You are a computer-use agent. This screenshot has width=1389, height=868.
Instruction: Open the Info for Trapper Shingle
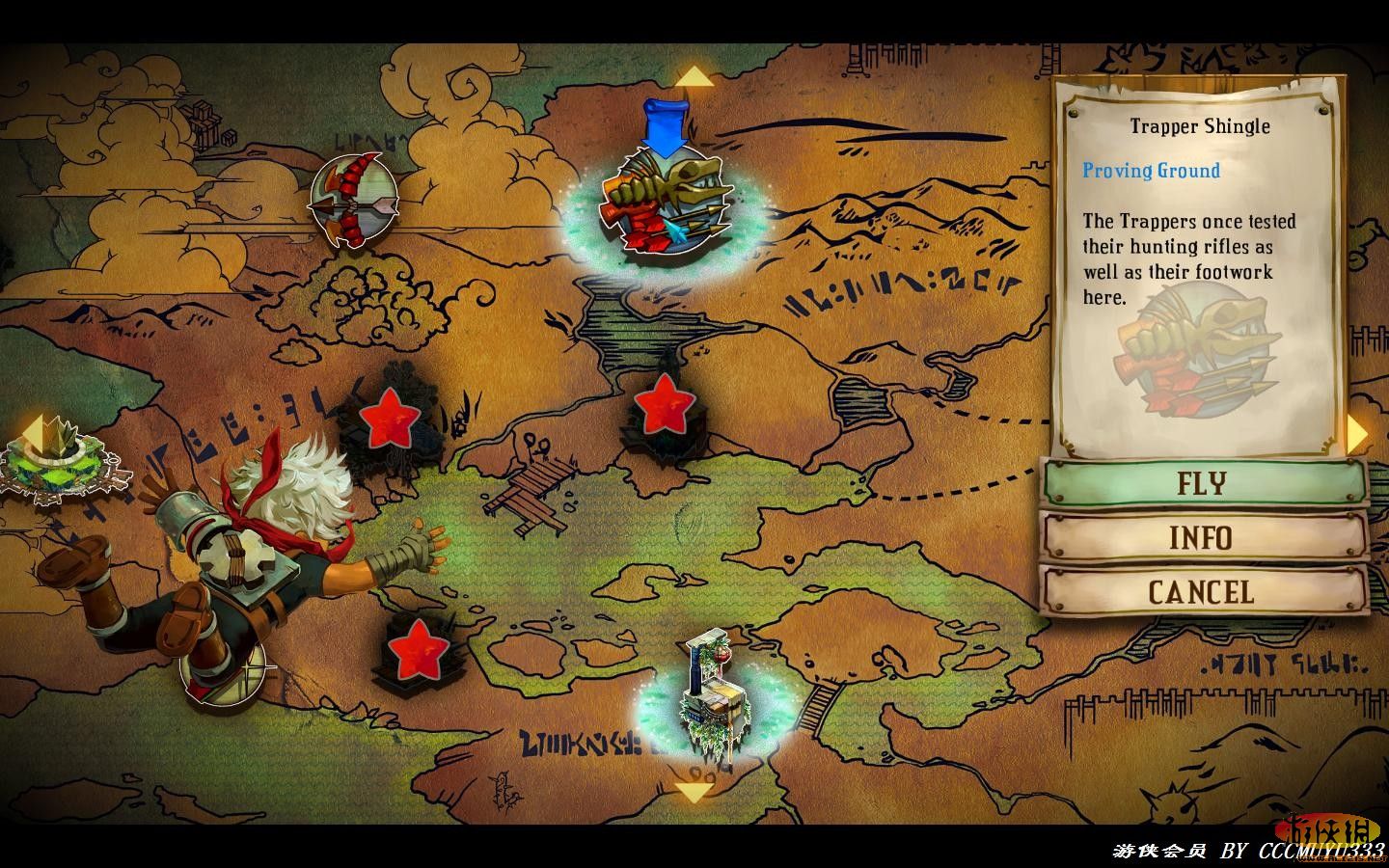coord(1203,537)
